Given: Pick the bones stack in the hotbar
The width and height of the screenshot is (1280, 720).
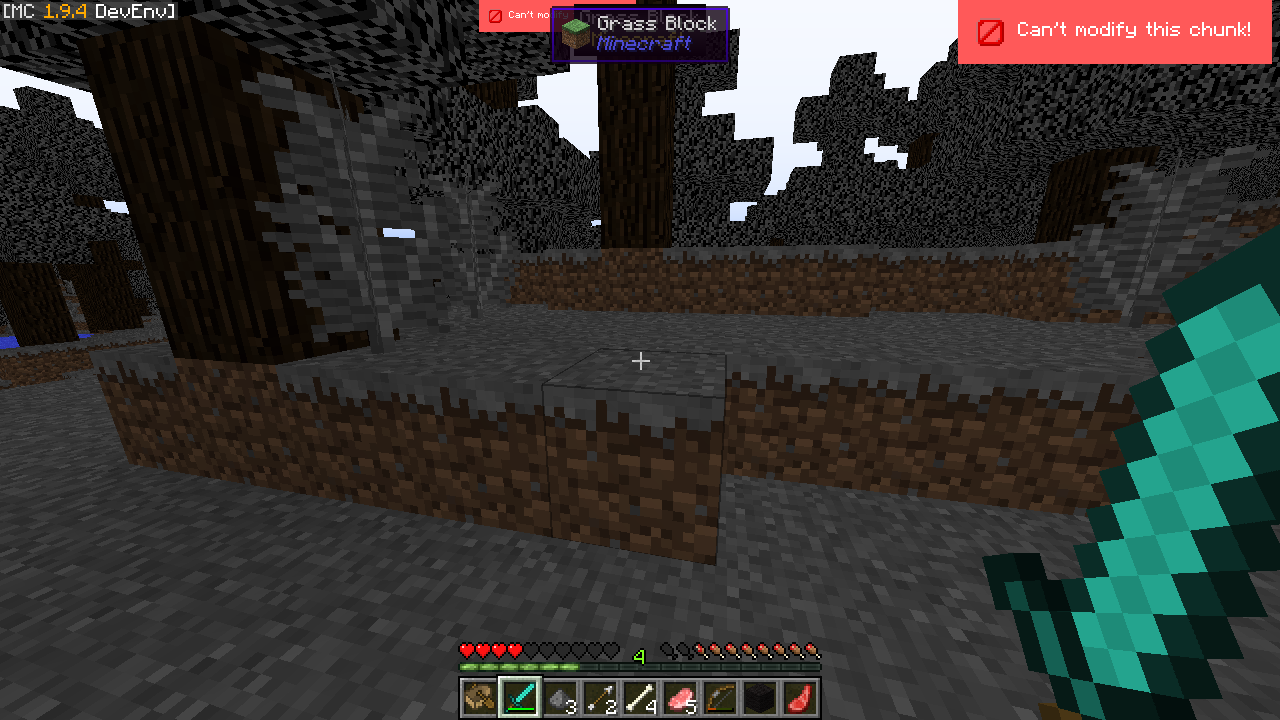Looking at the screenshot, I should pos(640,697).
